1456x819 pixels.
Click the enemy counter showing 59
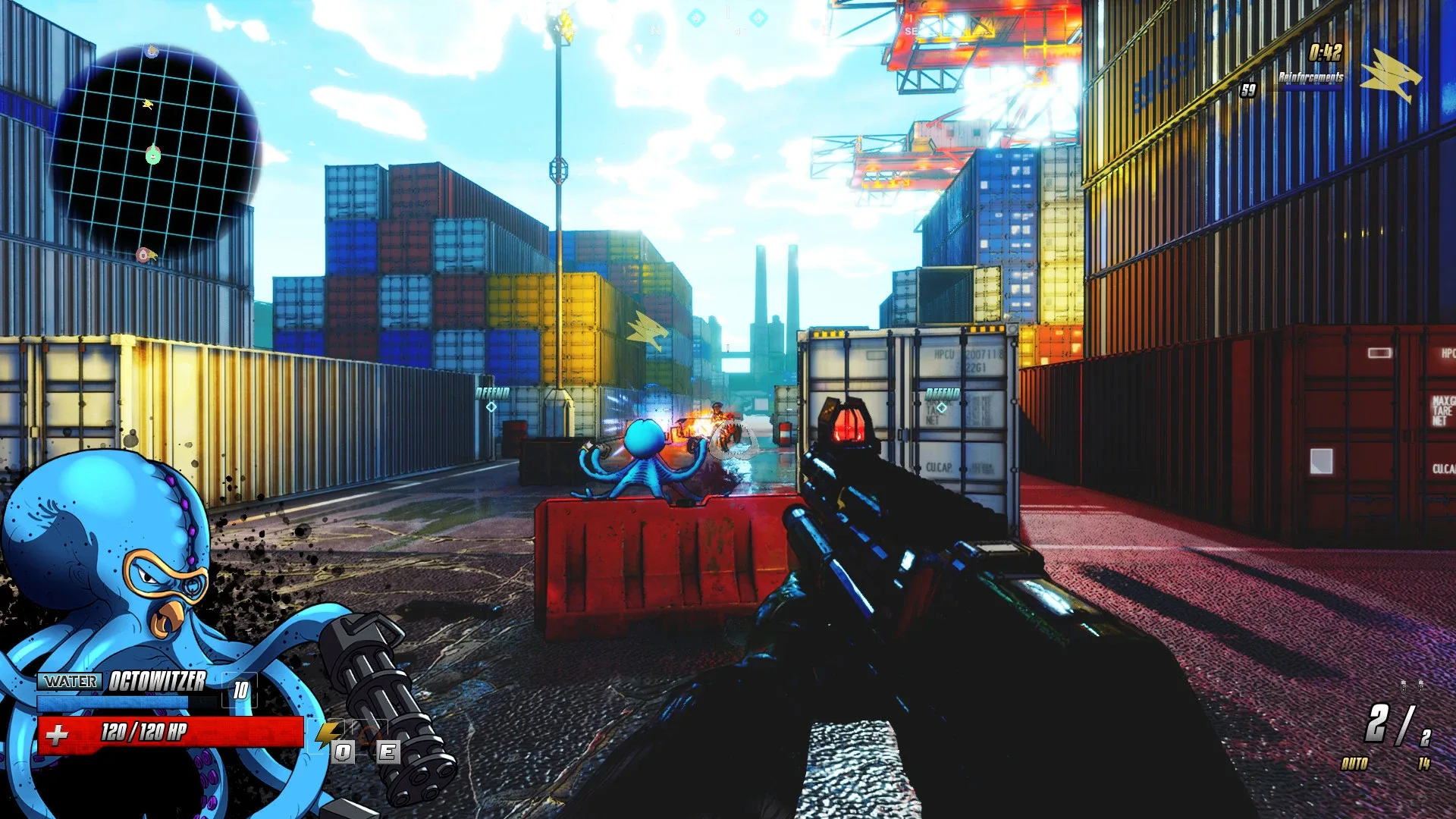click(x=1249, y=90)
